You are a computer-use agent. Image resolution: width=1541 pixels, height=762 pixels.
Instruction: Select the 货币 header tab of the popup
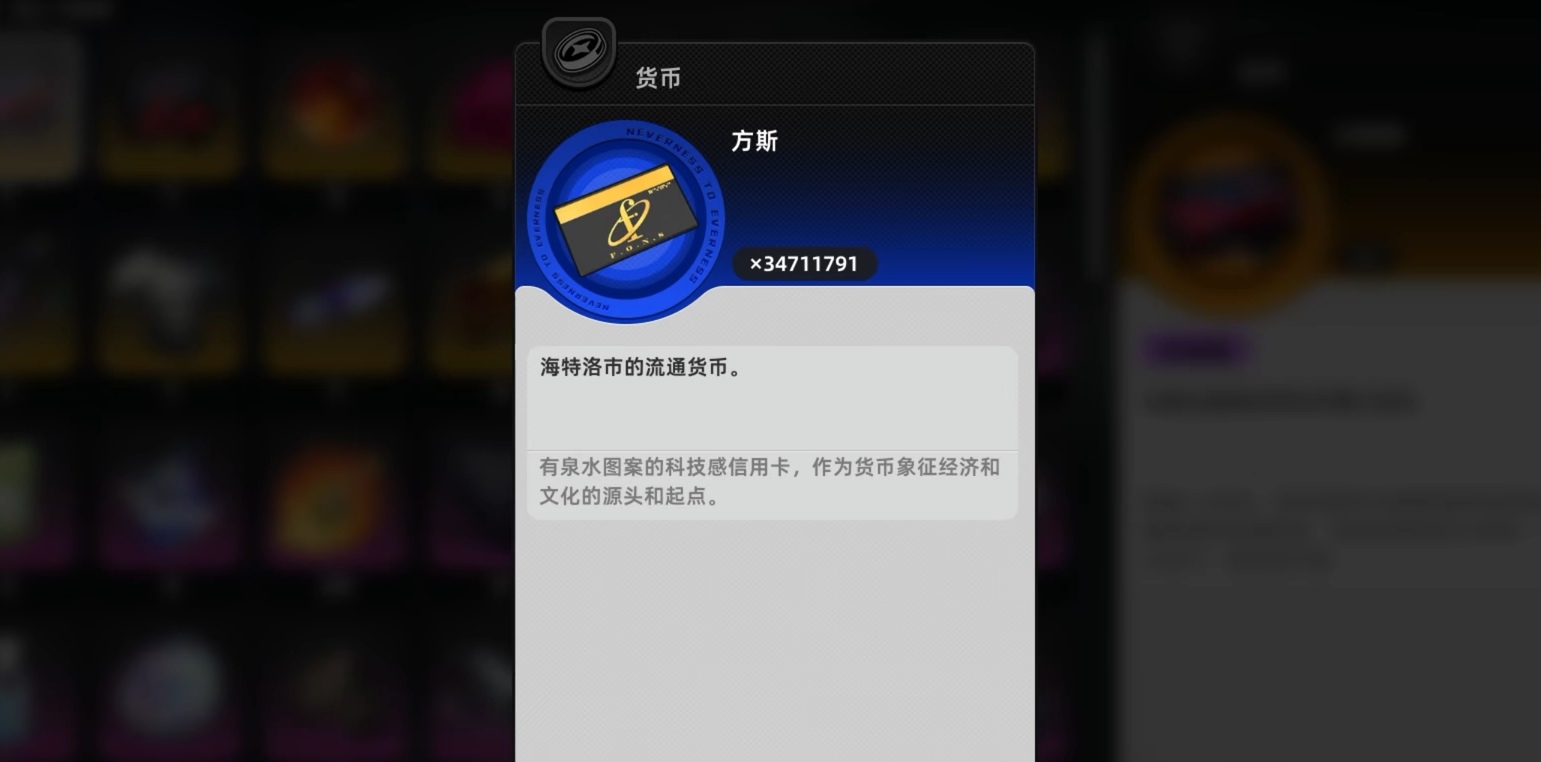658,78
